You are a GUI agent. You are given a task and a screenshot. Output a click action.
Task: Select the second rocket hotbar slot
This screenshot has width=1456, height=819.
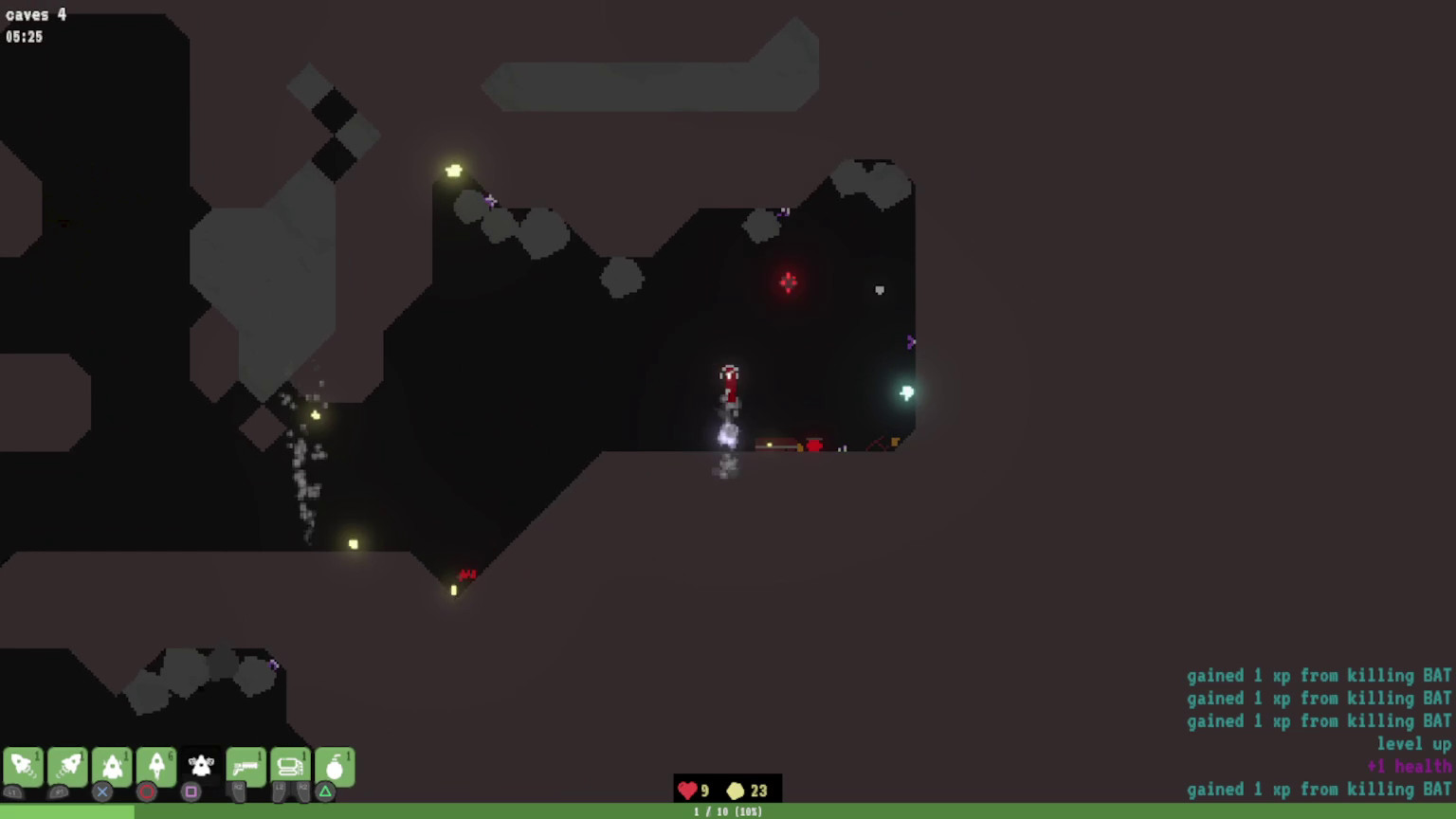[68, 766]
